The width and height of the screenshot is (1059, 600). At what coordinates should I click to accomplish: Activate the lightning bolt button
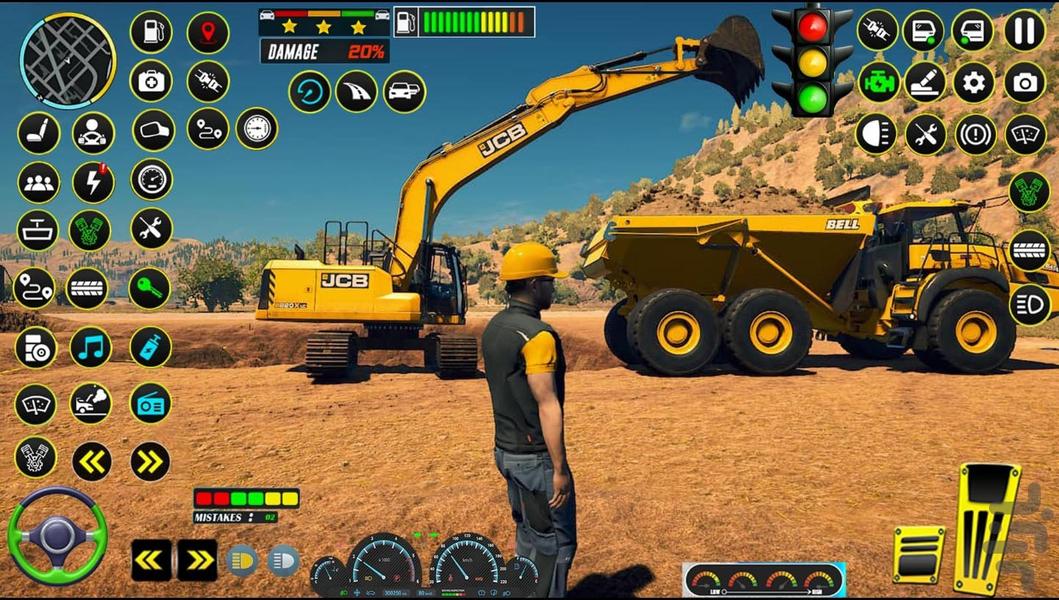[x=93, y=182]
